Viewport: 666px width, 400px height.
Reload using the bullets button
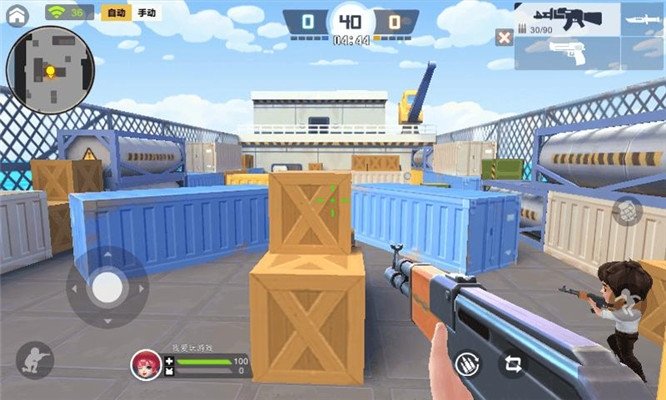[465, 364]
